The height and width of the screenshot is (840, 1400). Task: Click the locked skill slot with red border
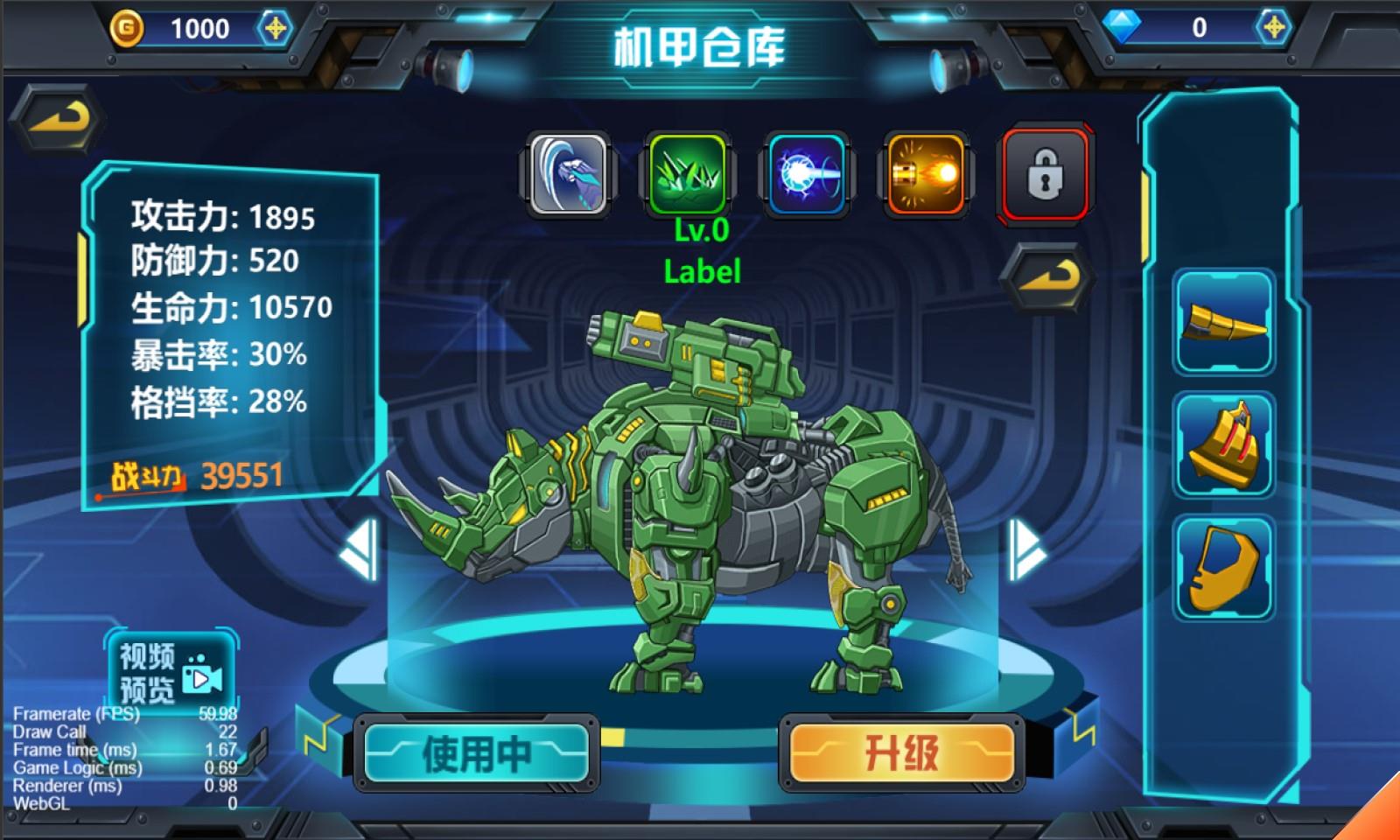pos(1043,172)
